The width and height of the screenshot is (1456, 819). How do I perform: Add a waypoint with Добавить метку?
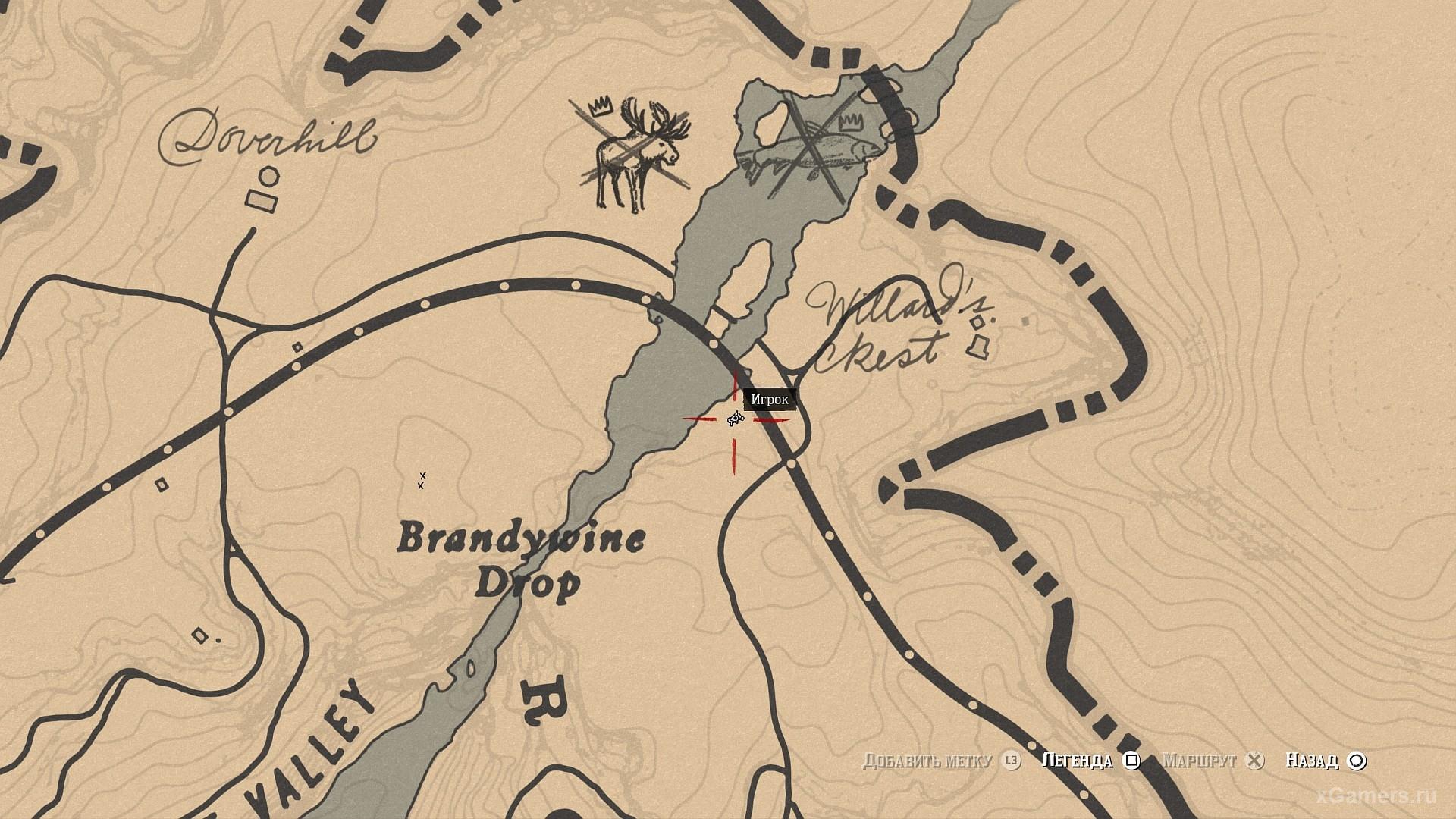[x=927, y=761]
